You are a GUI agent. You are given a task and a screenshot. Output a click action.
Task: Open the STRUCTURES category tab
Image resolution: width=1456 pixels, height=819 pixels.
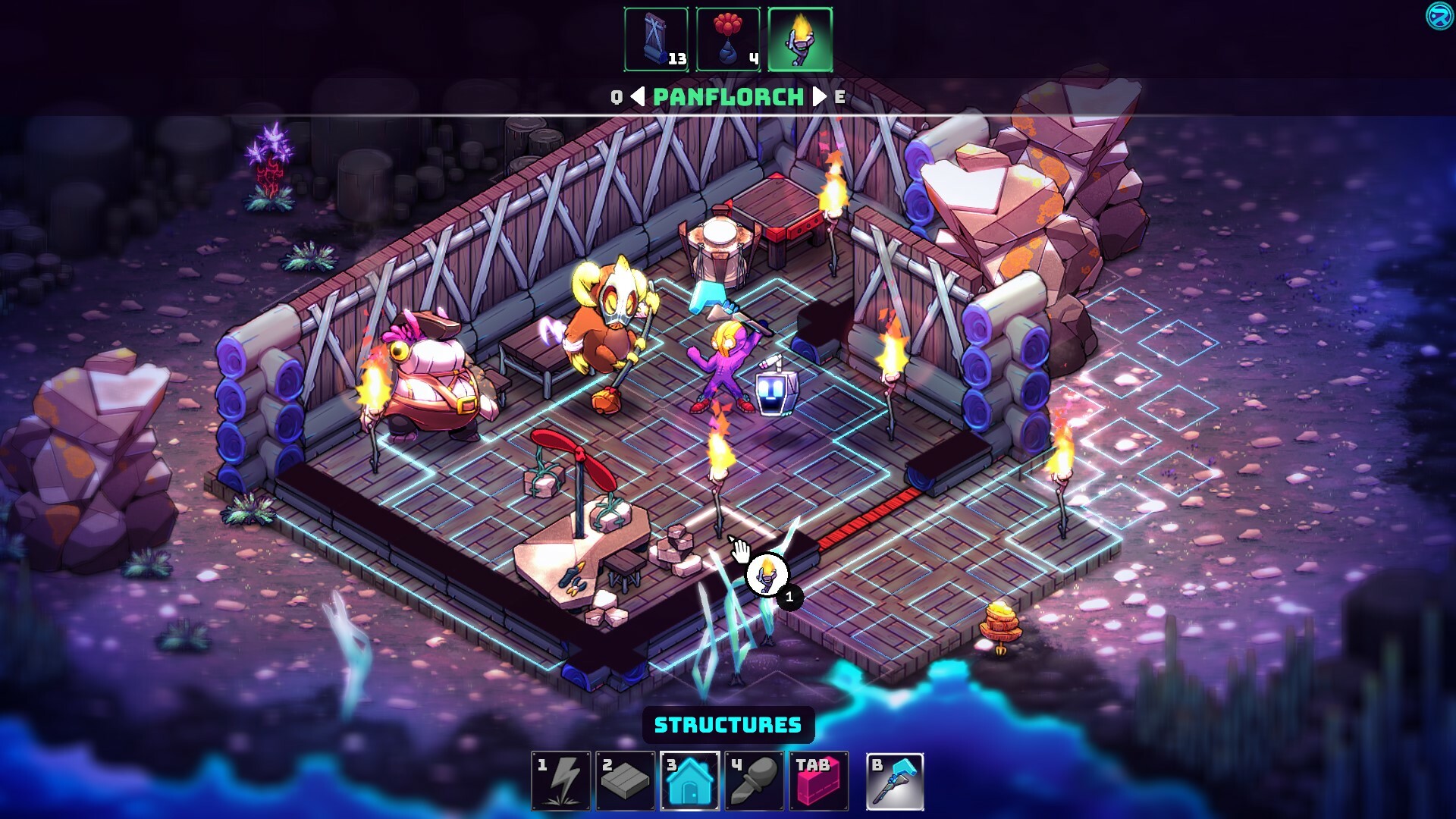pyautogui.click(x=728, y=725)
